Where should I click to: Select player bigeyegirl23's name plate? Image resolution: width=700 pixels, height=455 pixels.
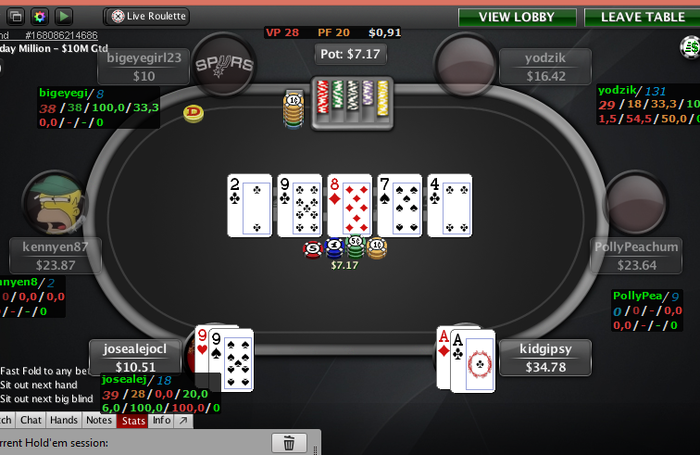coord(145,67)
